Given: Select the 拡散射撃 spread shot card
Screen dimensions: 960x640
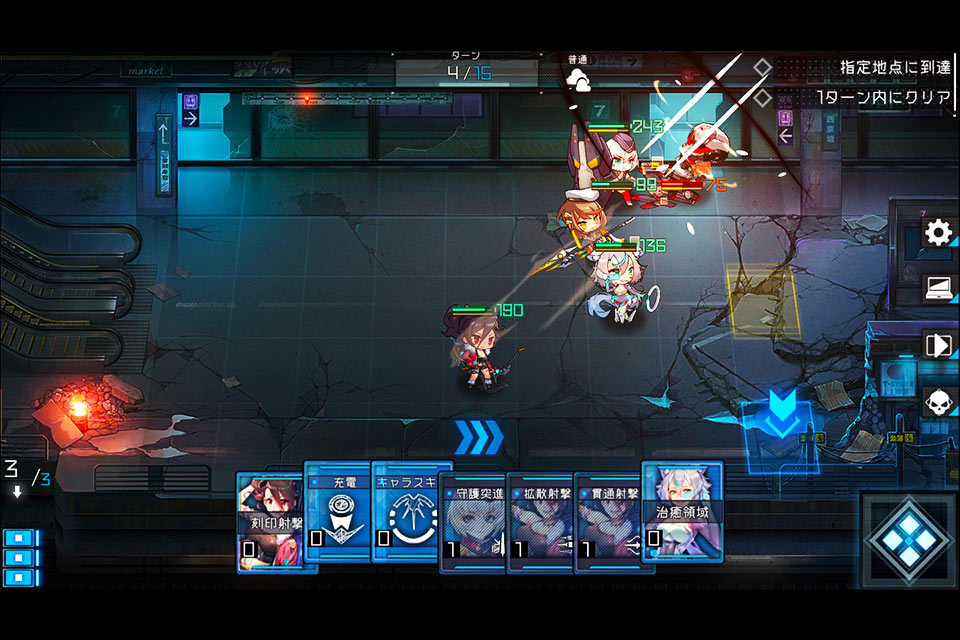Looking at the screenshot, I should (540, 522).
